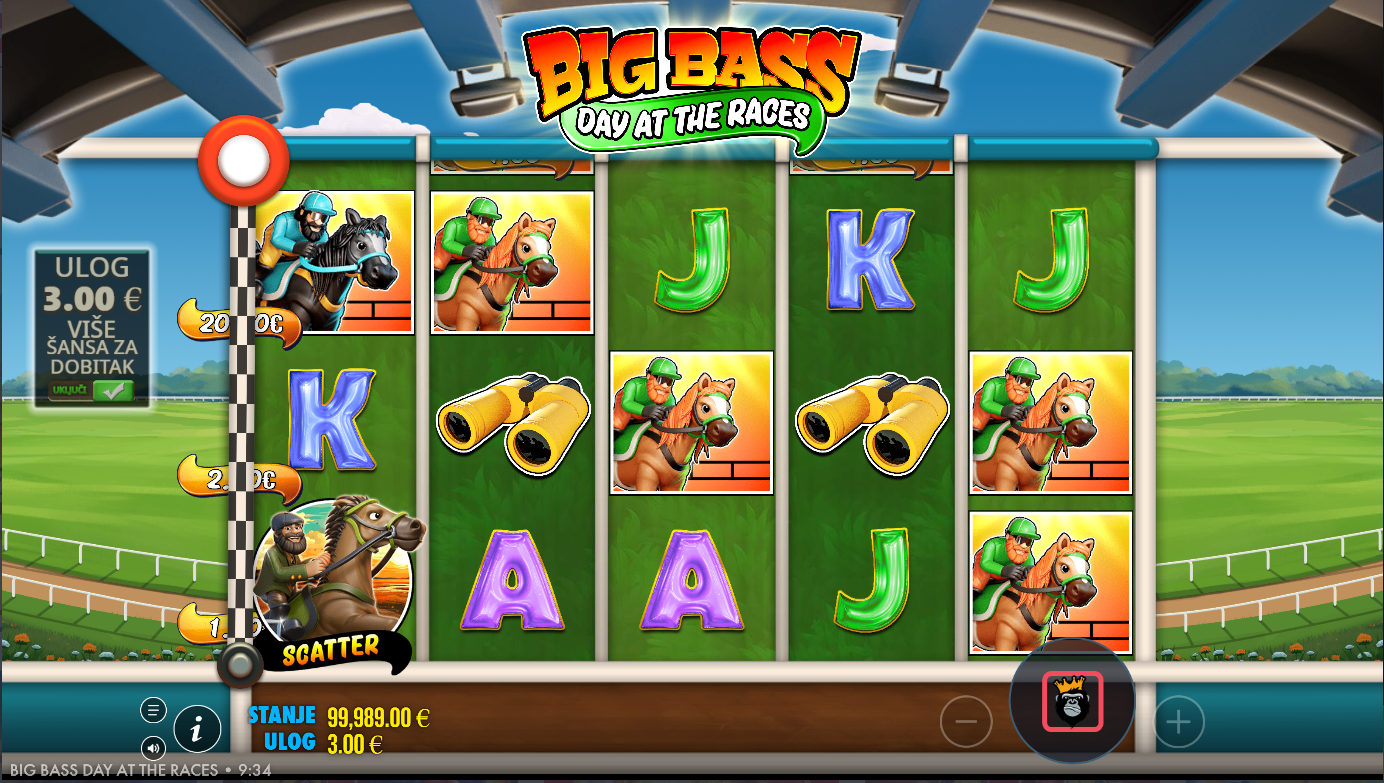Screen dimensions: 1384x783
Task: Increase the bet with the plus button
Action: tap(1179, 721)
